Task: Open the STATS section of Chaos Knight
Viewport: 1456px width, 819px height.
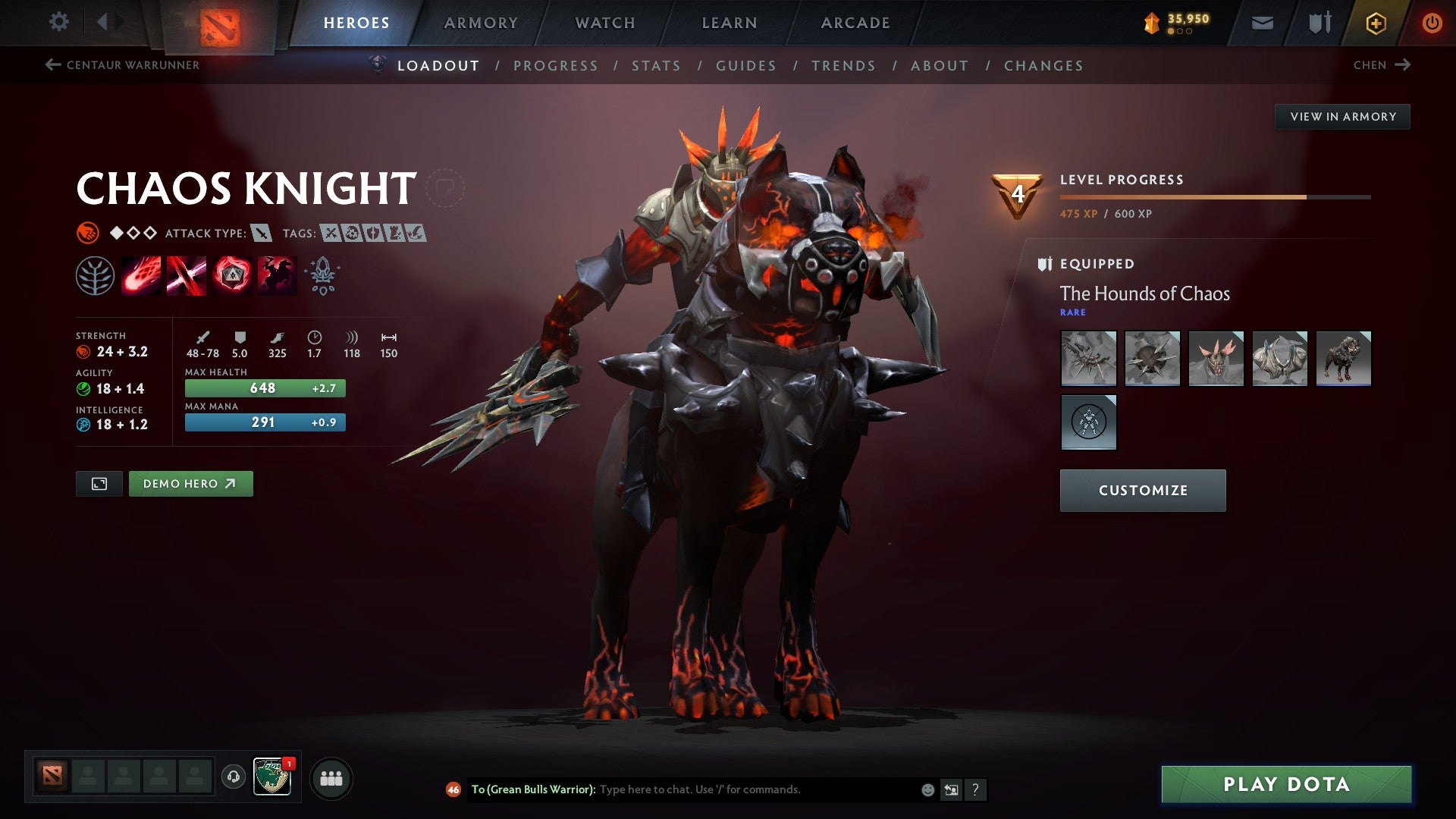Action: pos(657,65)
